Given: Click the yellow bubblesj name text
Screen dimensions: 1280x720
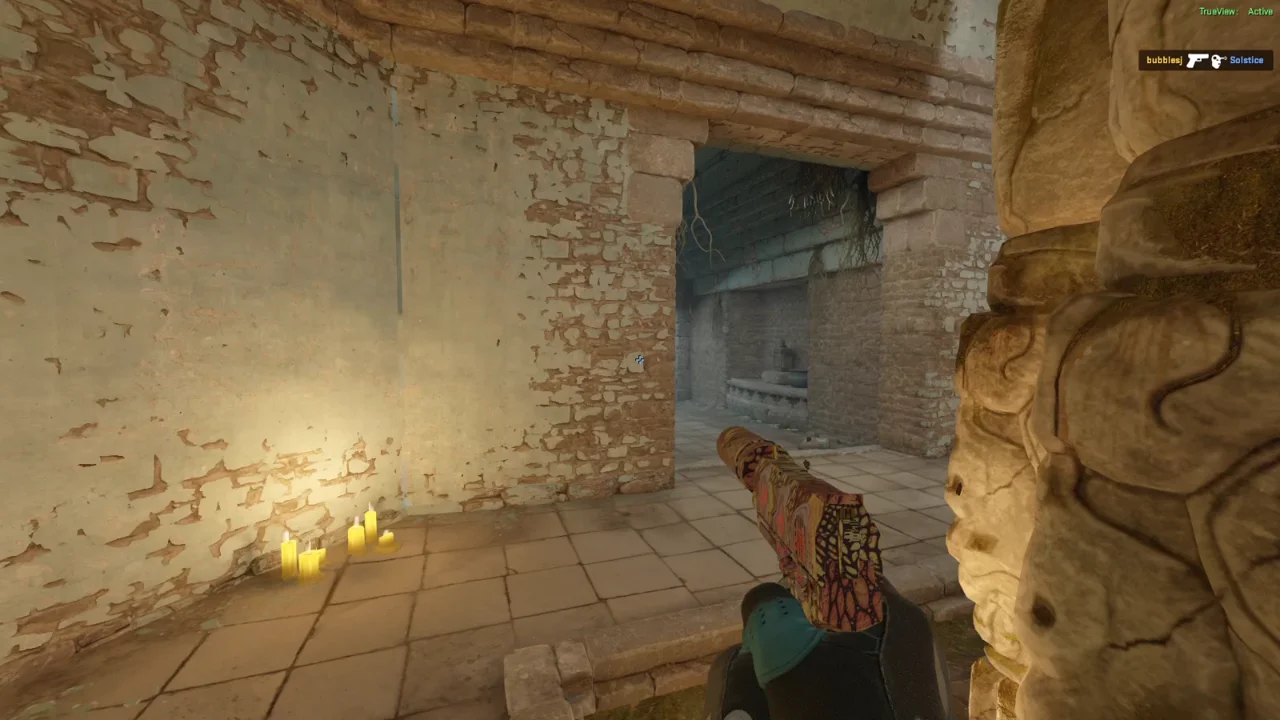Looking at the screenshot, I should (x=1164, y=60).
